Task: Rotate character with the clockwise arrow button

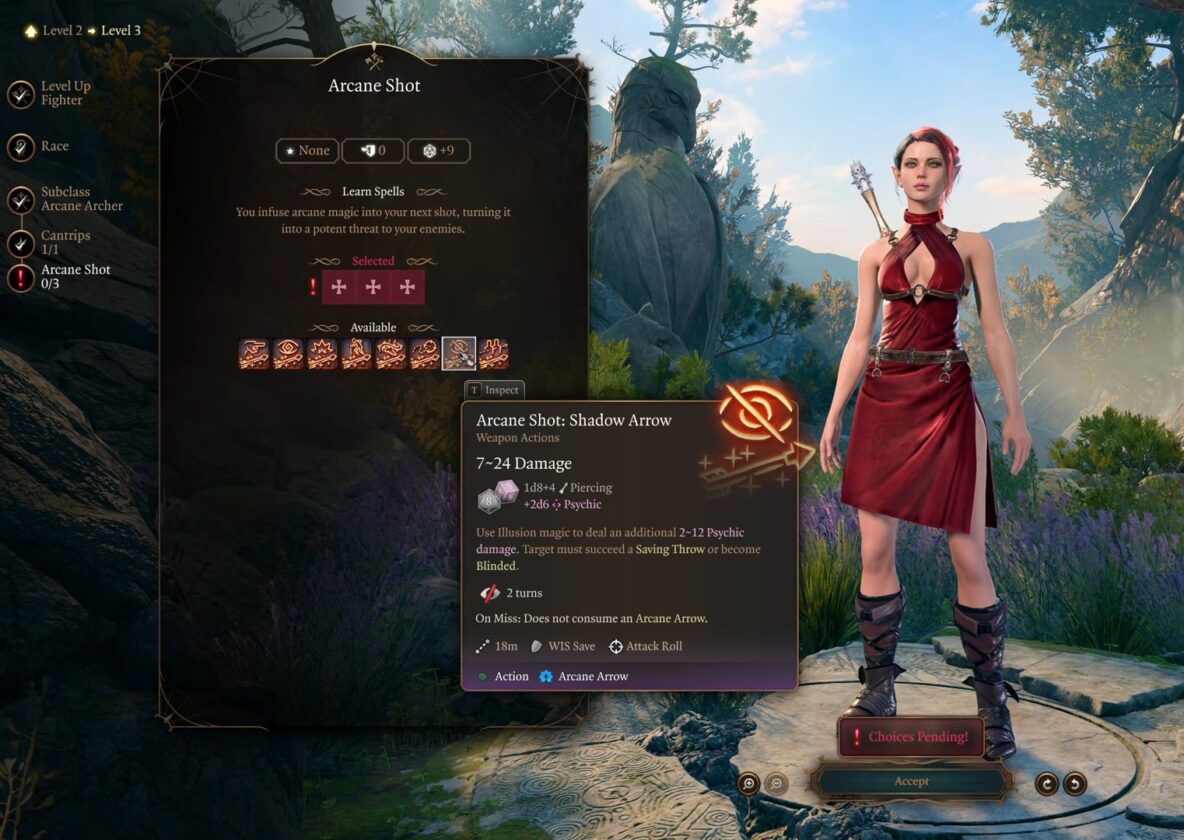Action: click(1047, 783)
